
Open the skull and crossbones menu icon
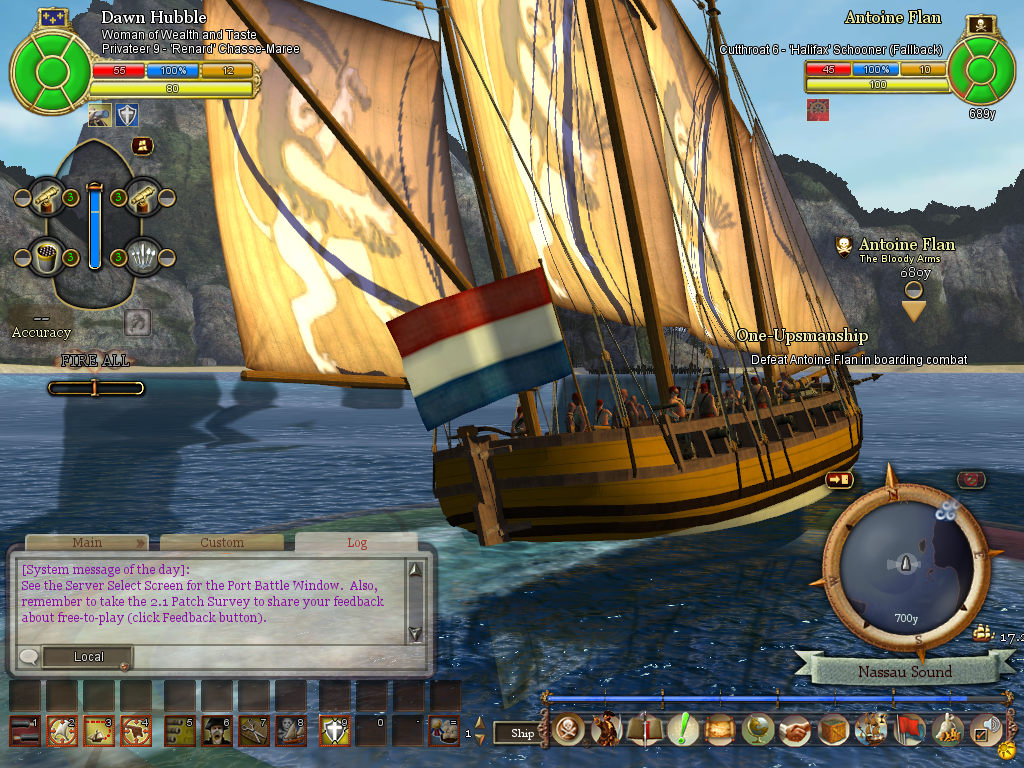tap(568, 730)
